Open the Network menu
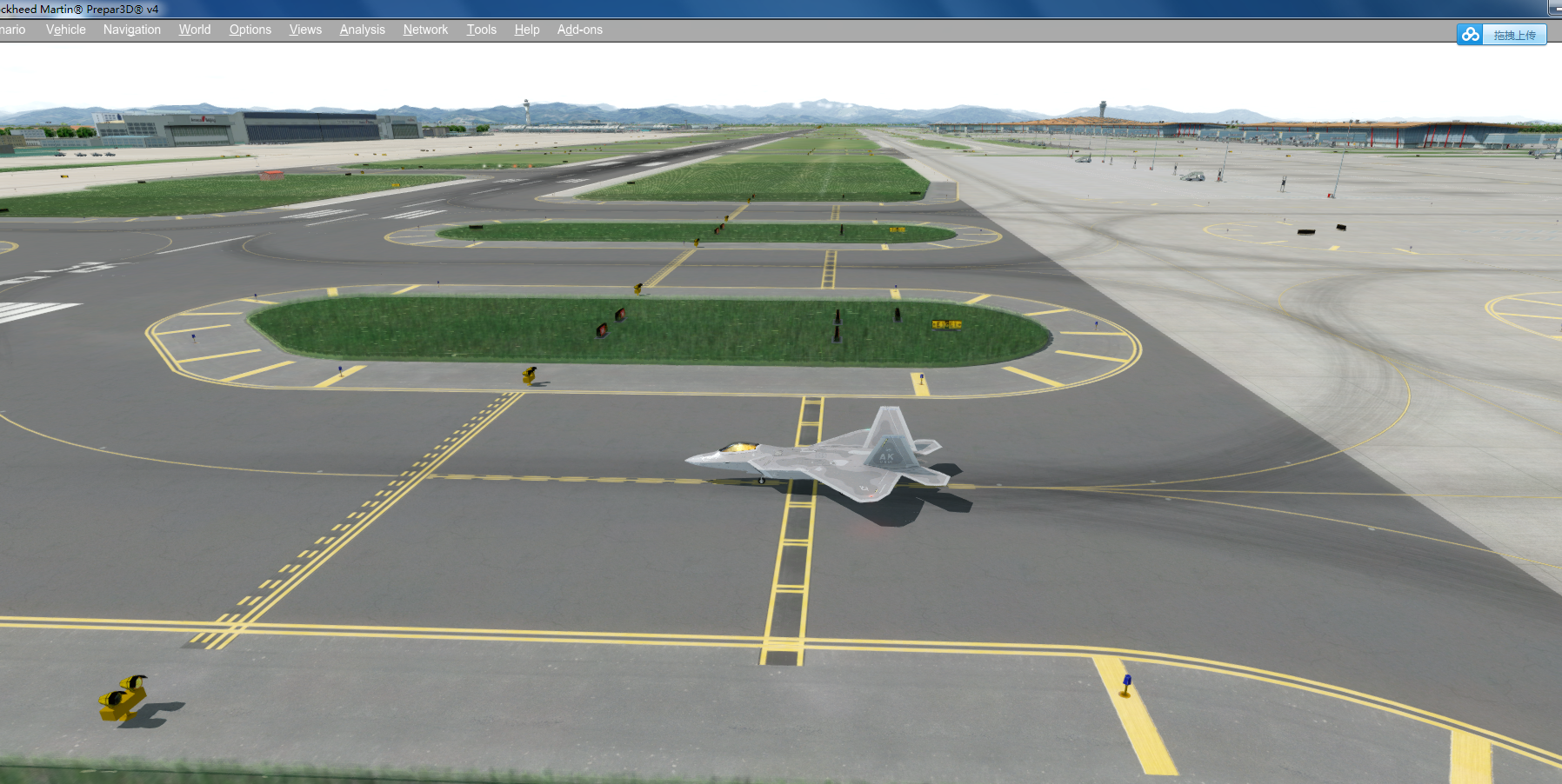The image size is (1562, 784). (425, 29)
